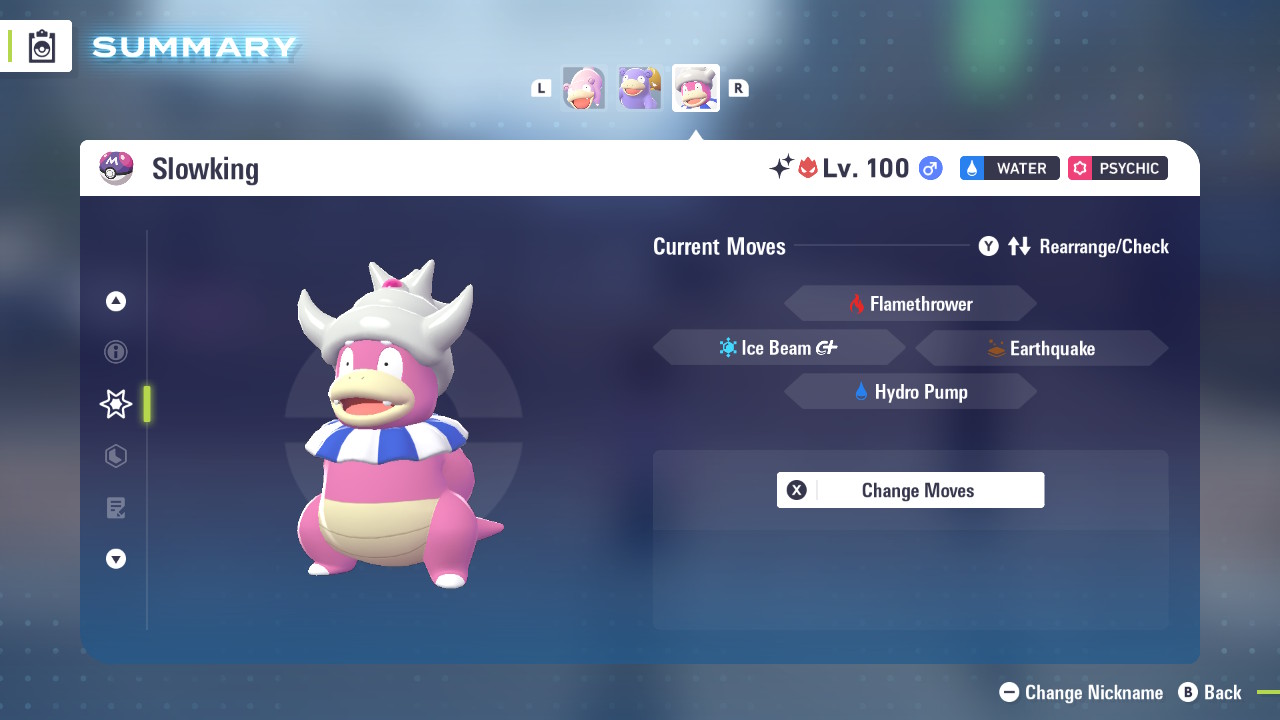Open the info page tab

(116, 352)
